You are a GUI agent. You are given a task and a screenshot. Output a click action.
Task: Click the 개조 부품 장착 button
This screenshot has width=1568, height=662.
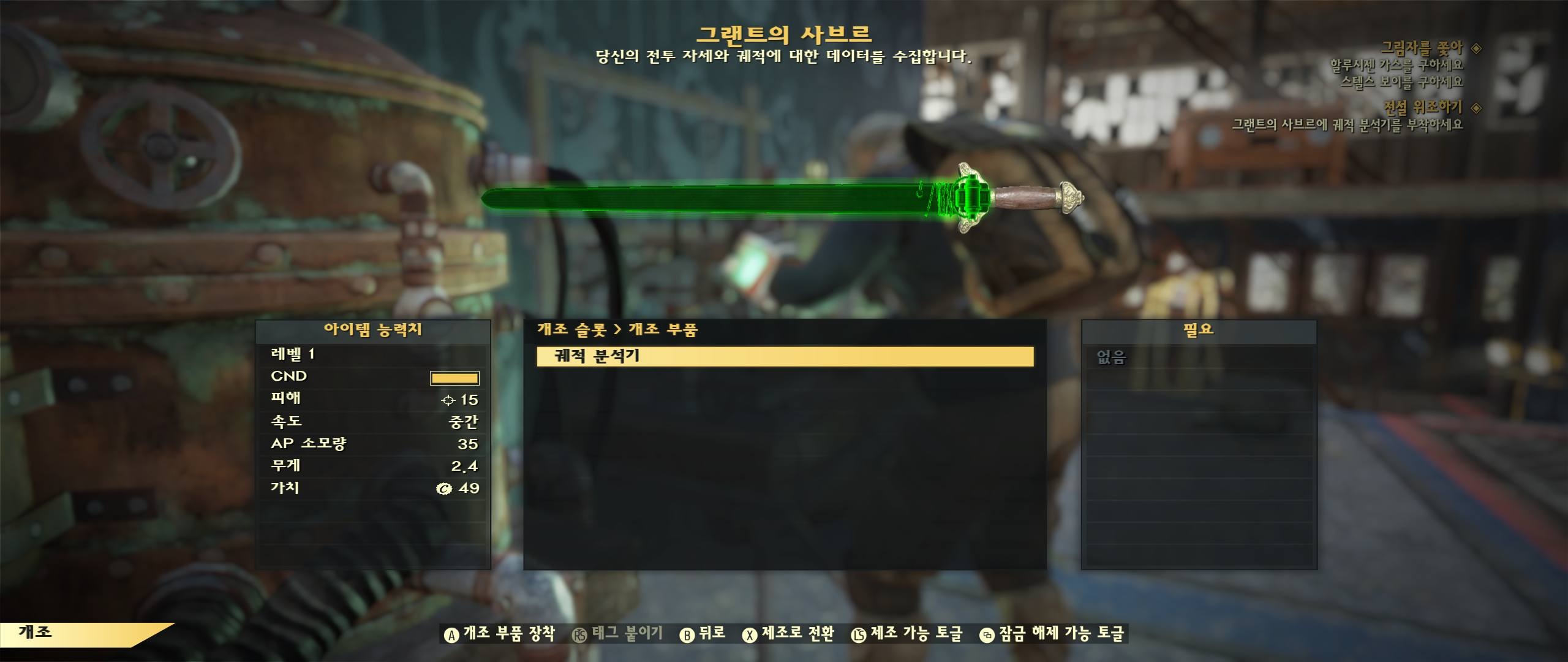500,634
